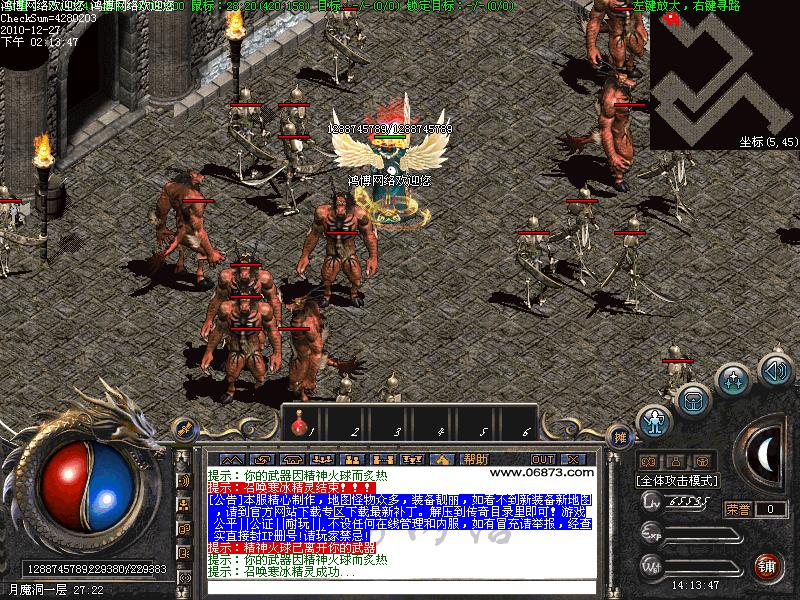This screenshot has width=800, height=600.
Task: Open the character status round button
Action: point(655,421)
